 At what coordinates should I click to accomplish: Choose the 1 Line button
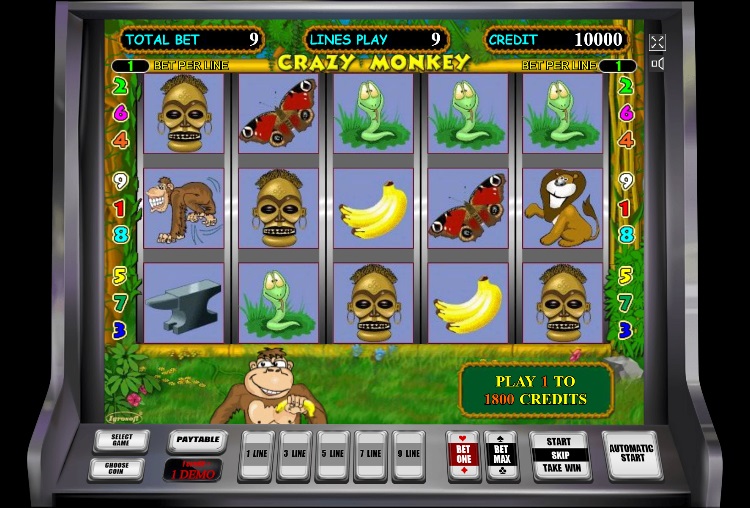coord(256,455)
